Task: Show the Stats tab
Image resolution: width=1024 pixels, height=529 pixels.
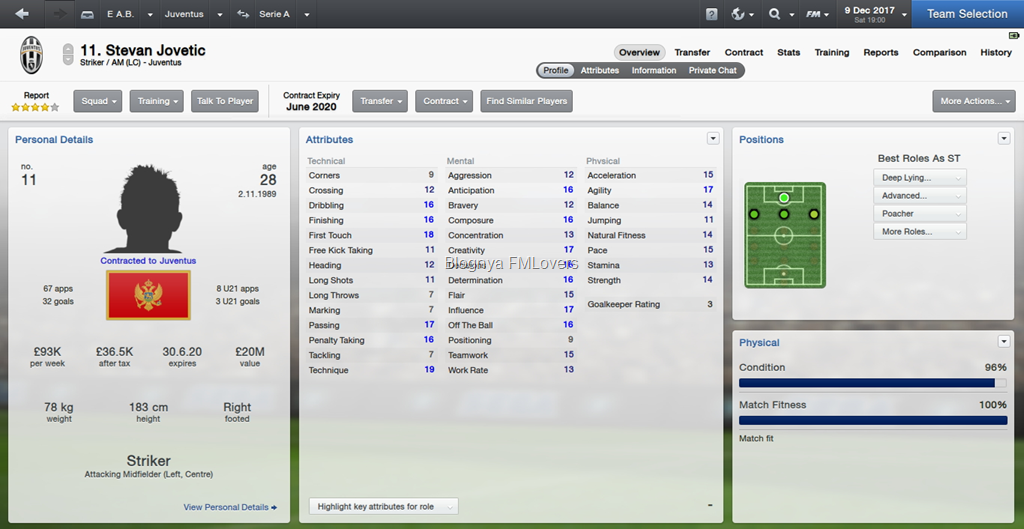Action: tap(789, 53)
